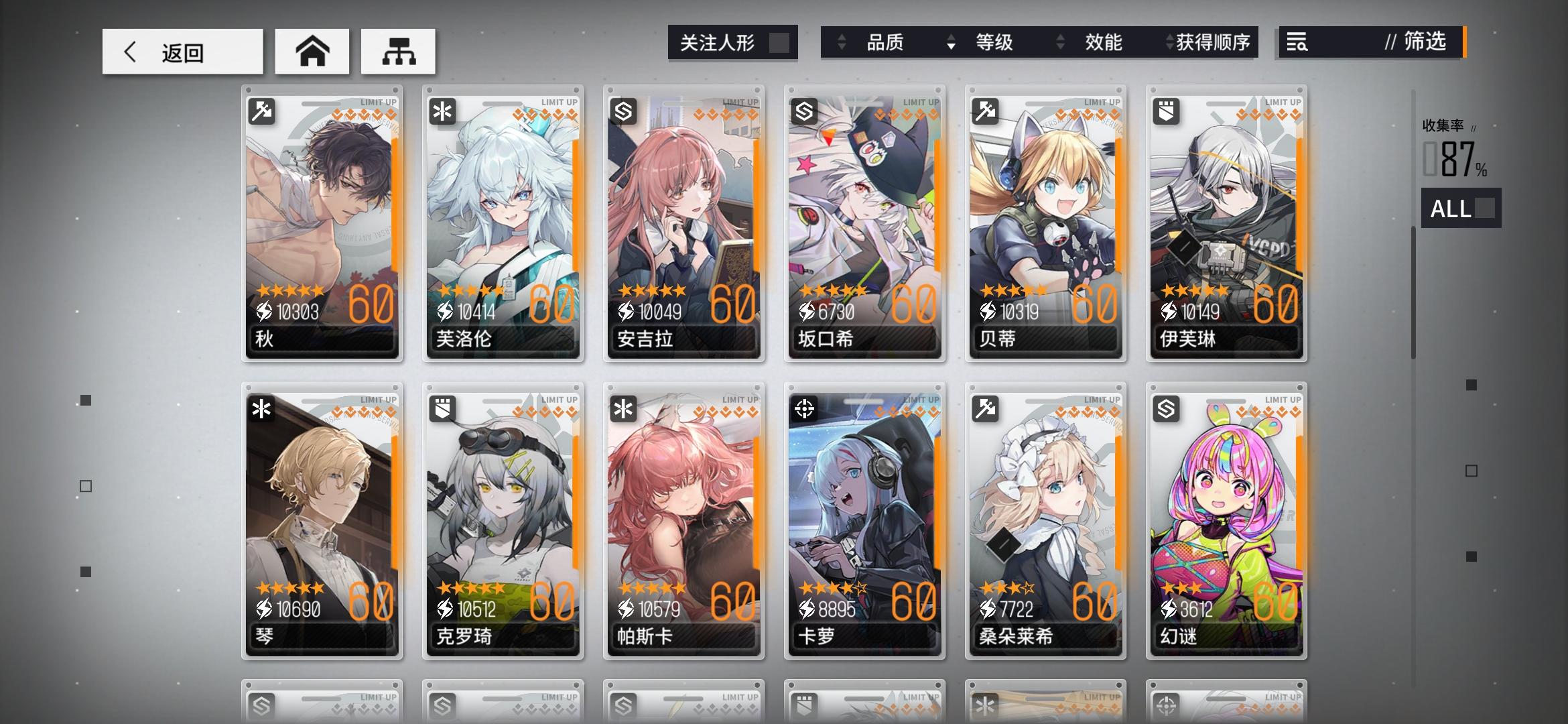Switch sorting to 获得顺序
The width and height of the screenshot is (1568, 724).
point(1206,42)
